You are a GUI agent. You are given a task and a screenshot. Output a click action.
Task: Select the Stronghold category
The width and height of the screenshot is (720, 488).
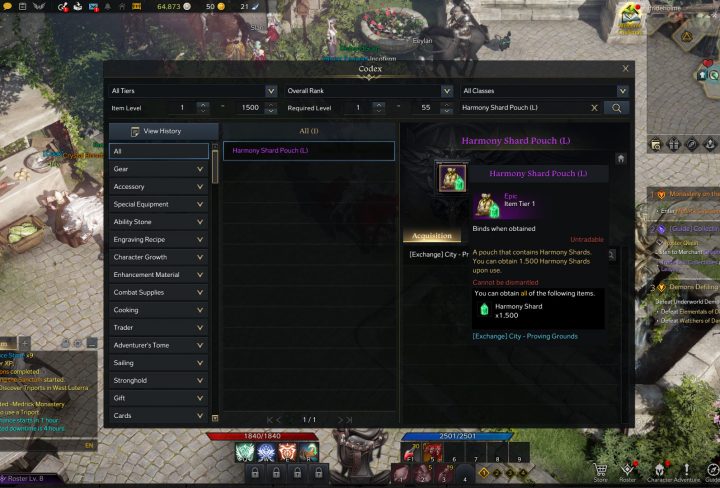pos(160,380)
